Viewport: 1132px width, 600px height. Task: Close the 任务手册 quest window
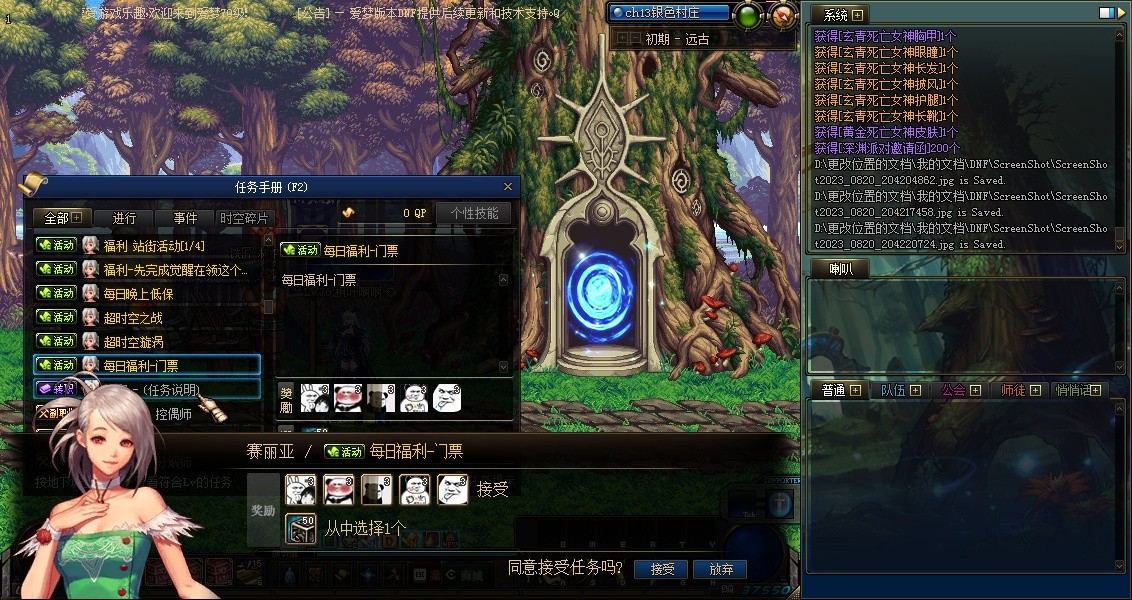[x=508, y=186]
